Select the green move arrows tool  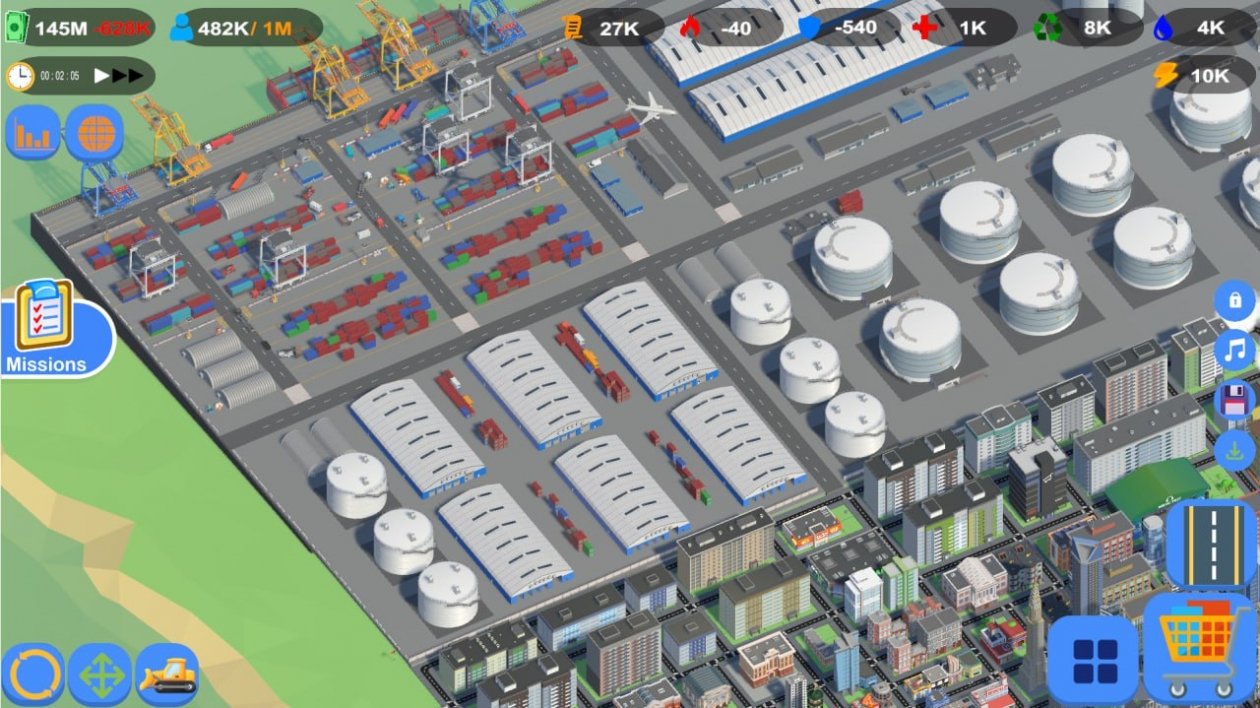100,675
